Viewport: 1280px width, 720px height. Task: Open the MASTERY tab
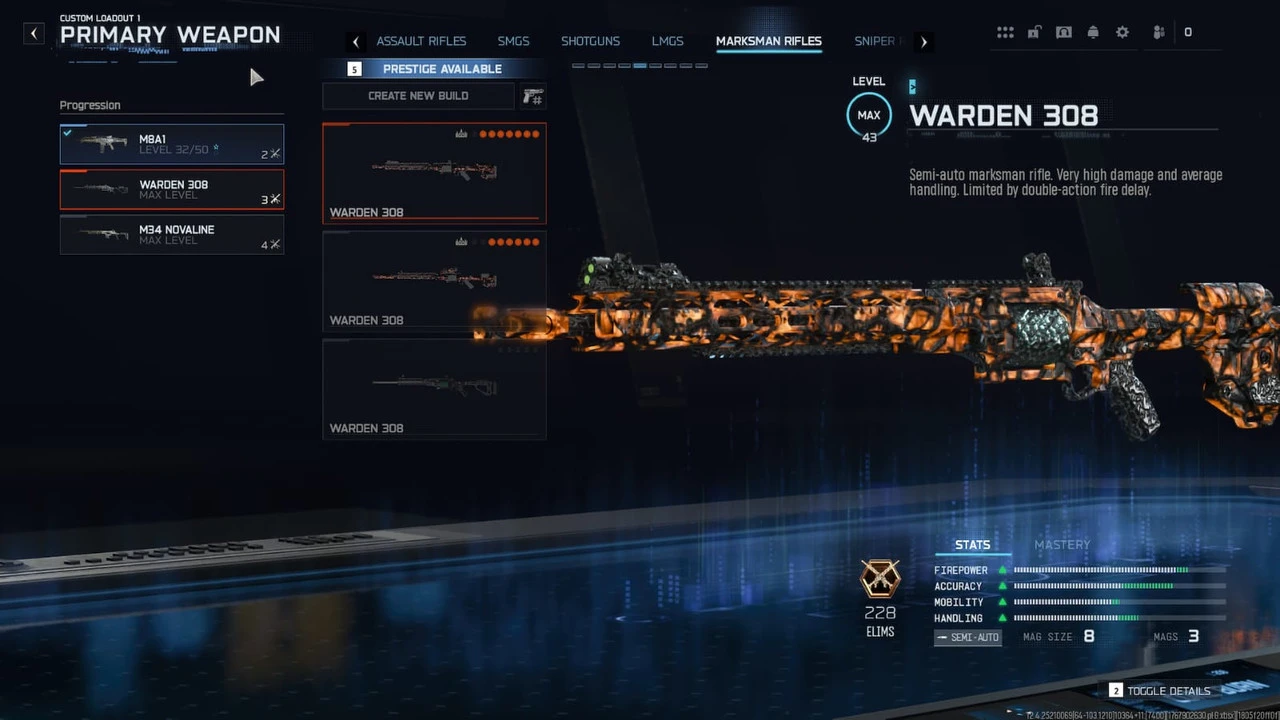pos(1061,544)
